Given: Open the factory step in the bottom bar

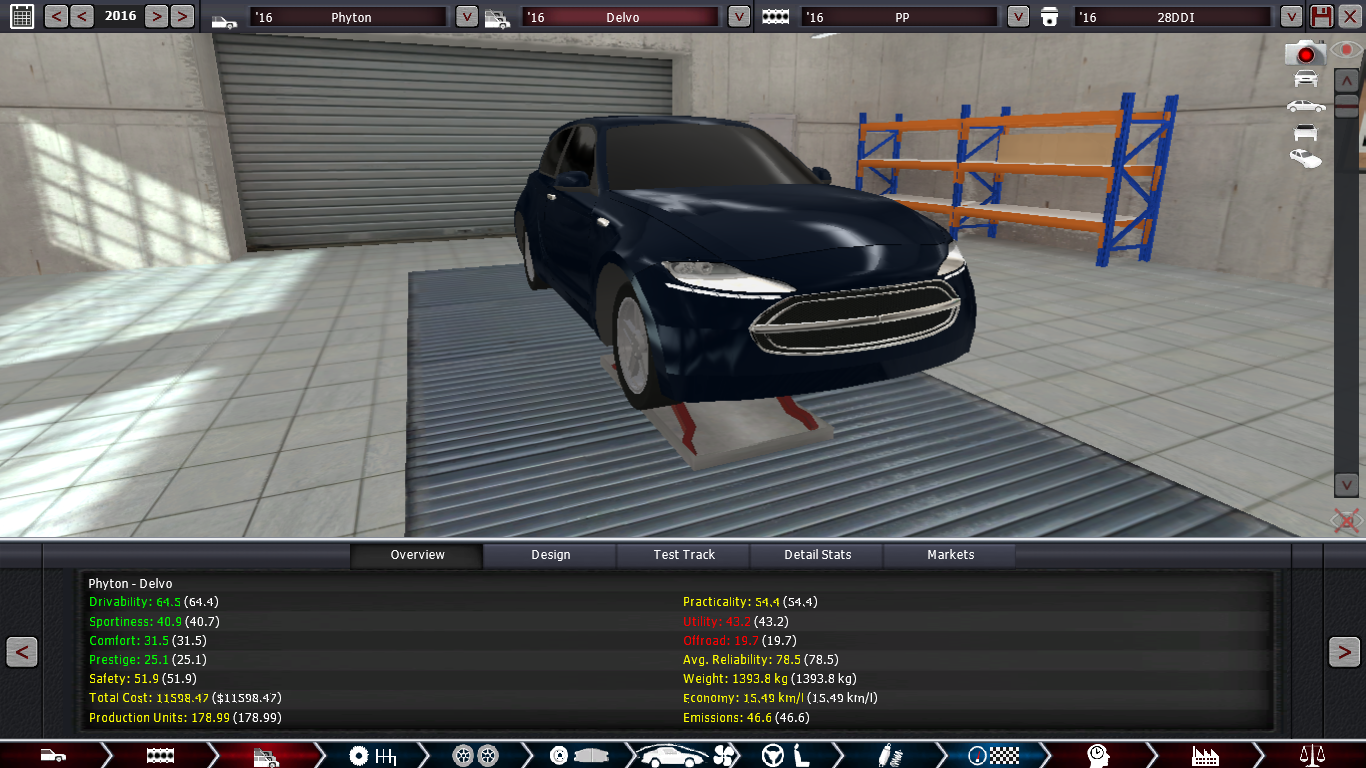Looking at the screenshot, I should 1205,755.
